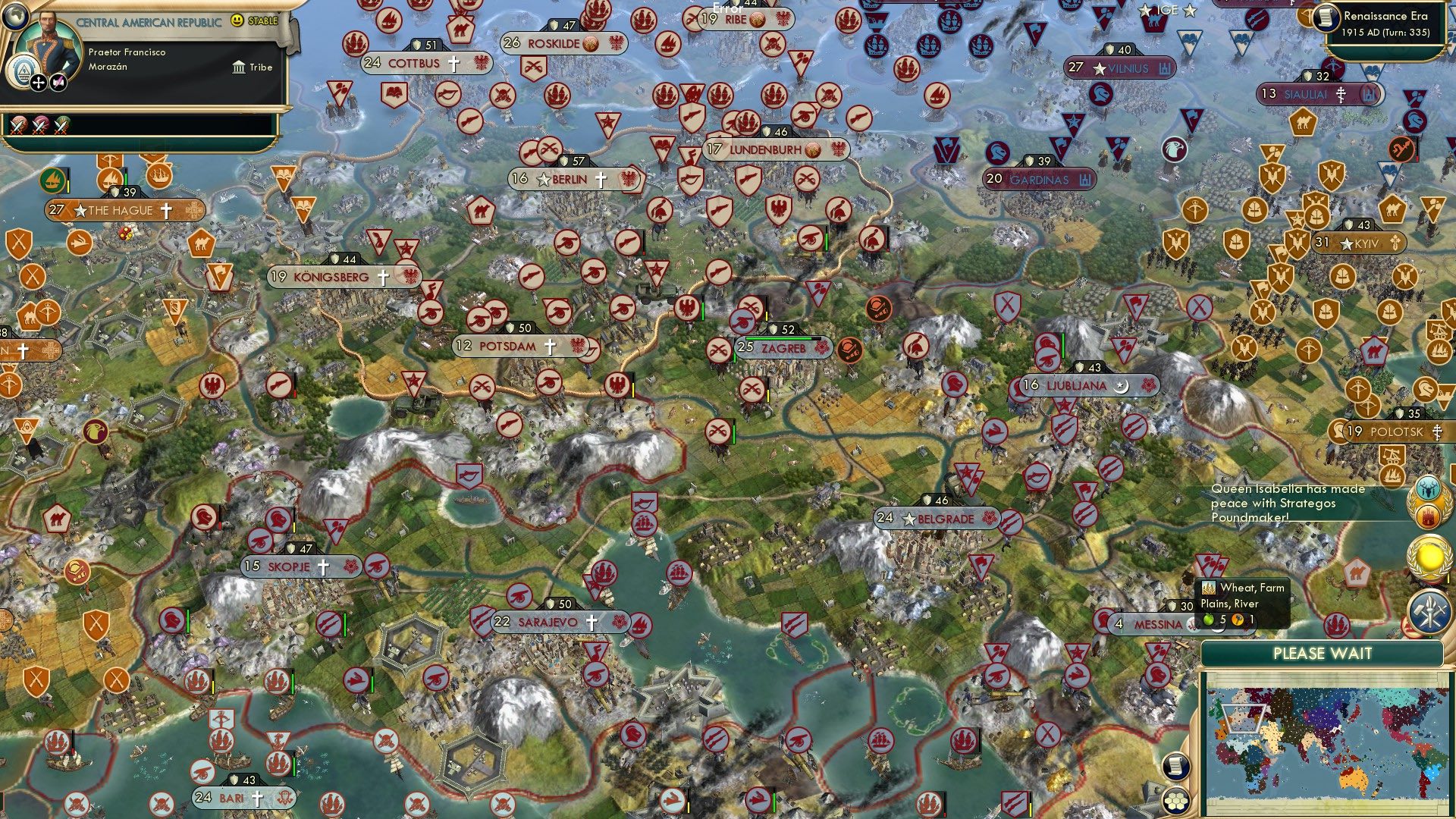Click the pink culture icon beside the leader portrait
The height and width of the screenshot is (819, 1456).
[60, 81]
